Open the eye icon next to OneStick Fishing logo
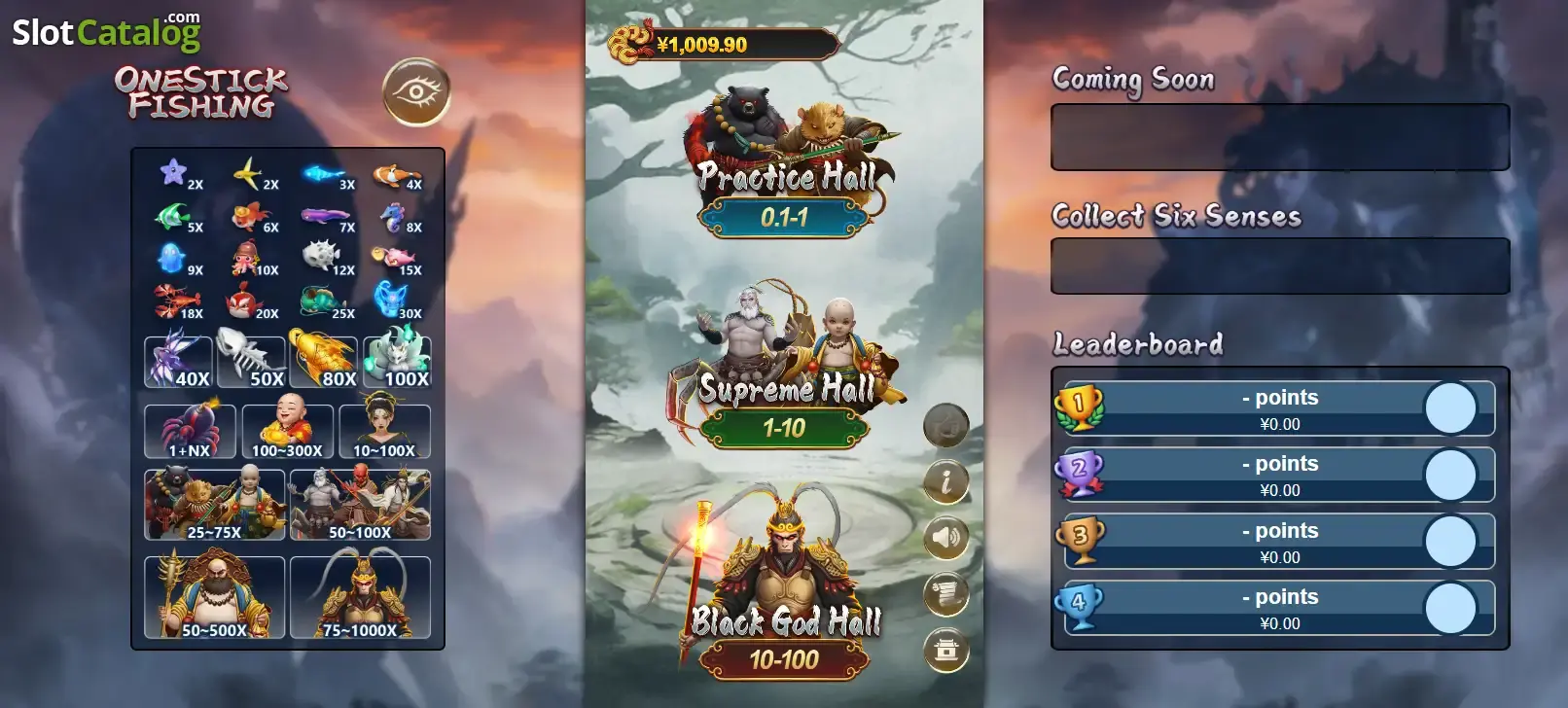Viewport: 1568px width, 708px height. 417,89
